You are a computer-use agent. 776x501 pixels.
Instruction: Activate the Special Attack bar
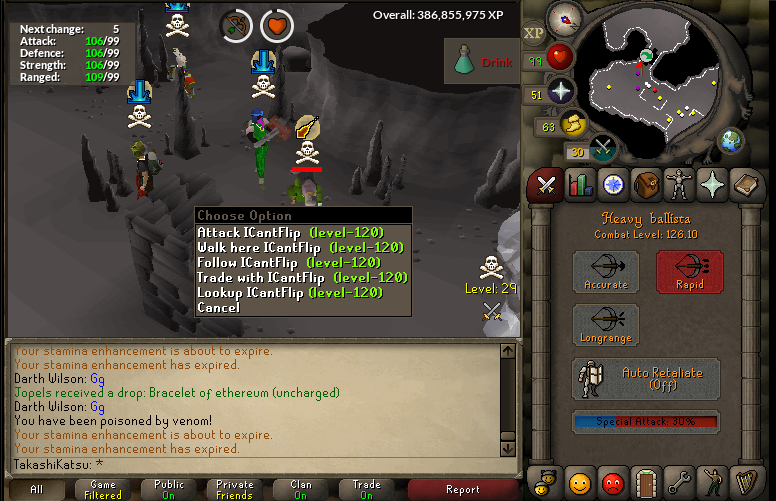pos(646,422)
